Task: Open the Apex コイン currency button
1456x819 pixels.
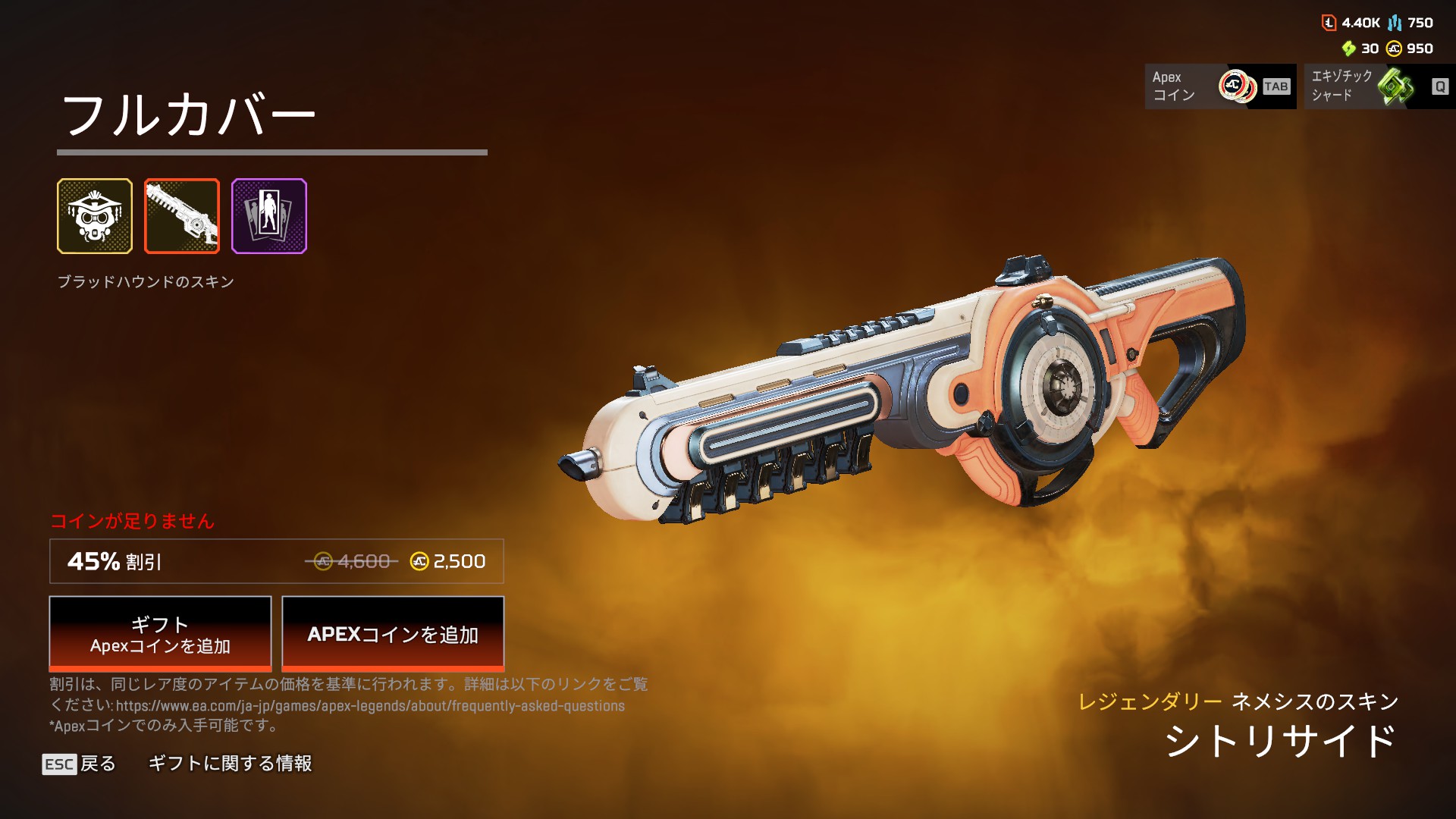Action: pos(1220,86)
